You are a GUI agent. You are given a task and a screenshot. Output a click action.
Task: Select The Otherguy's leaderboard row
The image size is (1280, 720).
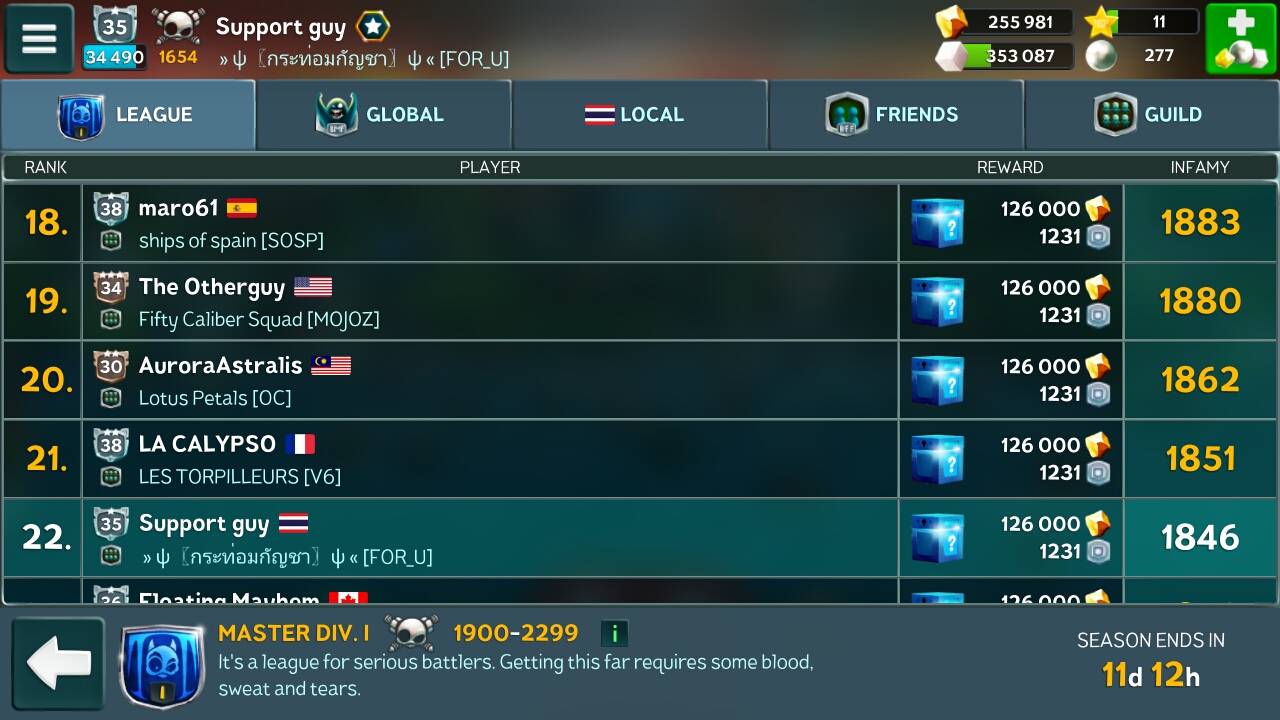tap(490, 301)
